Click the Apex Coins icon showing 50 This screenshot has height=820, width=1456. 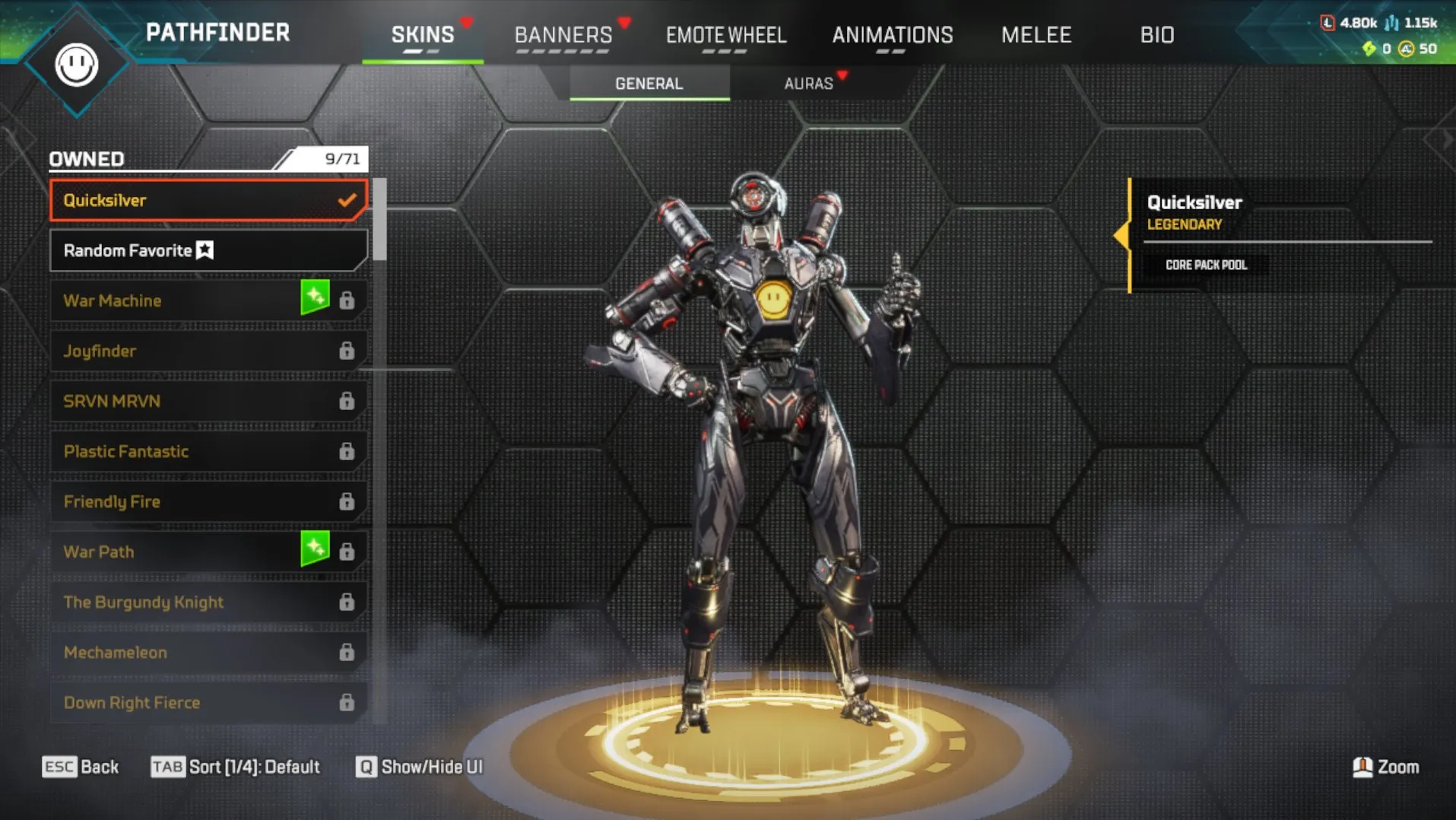[x=1407, y=50]
